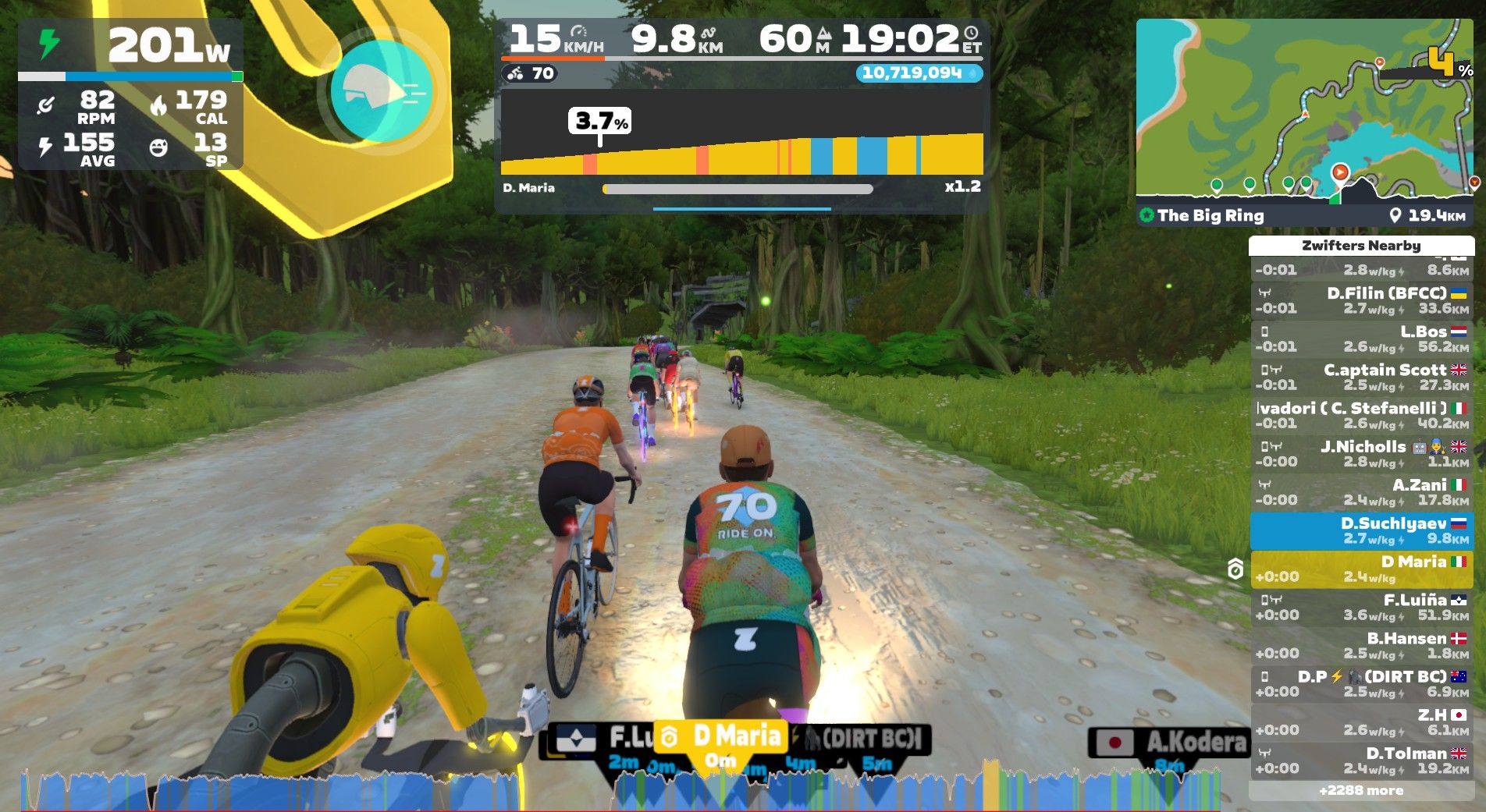Screen dimensions: 1486x812
Task: Select D.Tolman in the rider list
Action: (x=1361, y=761)
